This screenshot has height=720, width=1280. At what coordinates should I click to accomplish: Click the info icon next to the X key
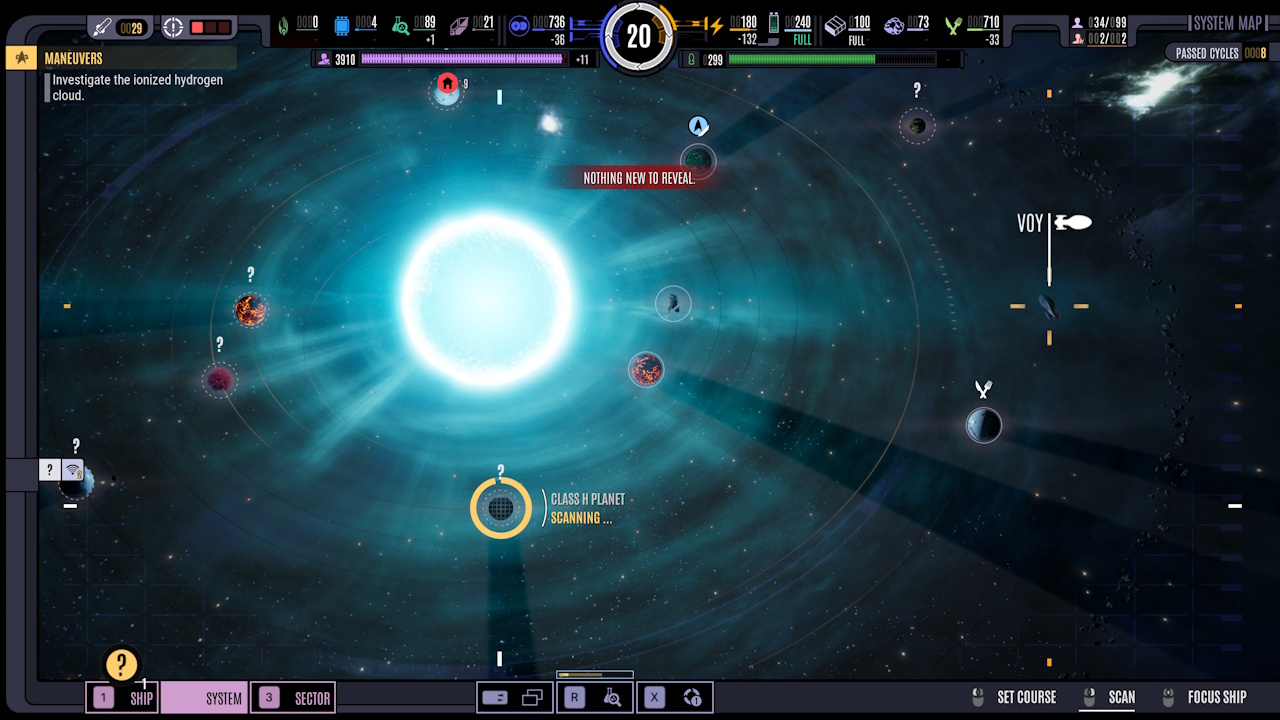pyautogui.click(x=694, y=697)
